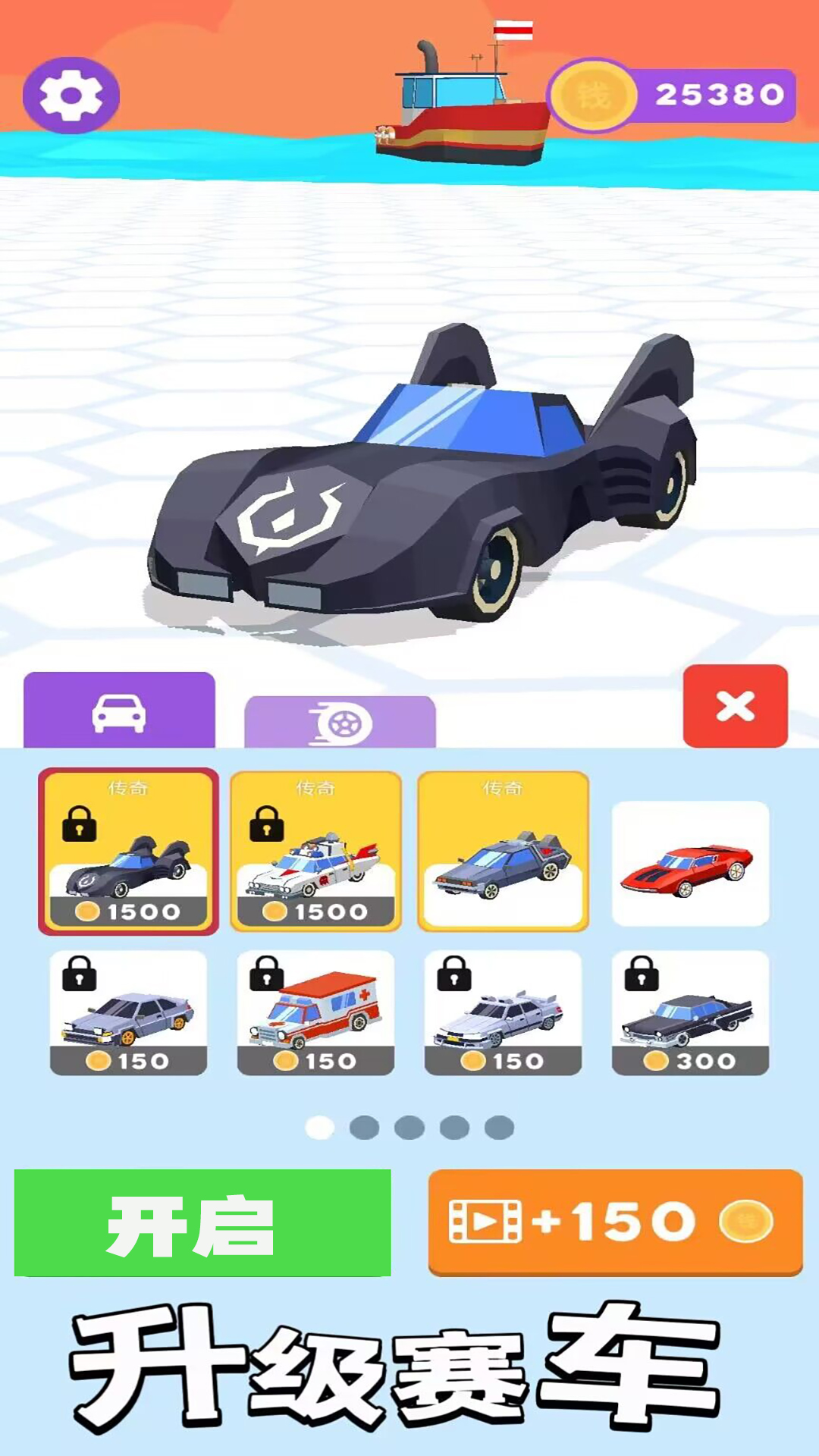The height and width of the screenshot is (1456, 819).
Task: Select the black bat-winged car tile
Action: click(128, 851)
